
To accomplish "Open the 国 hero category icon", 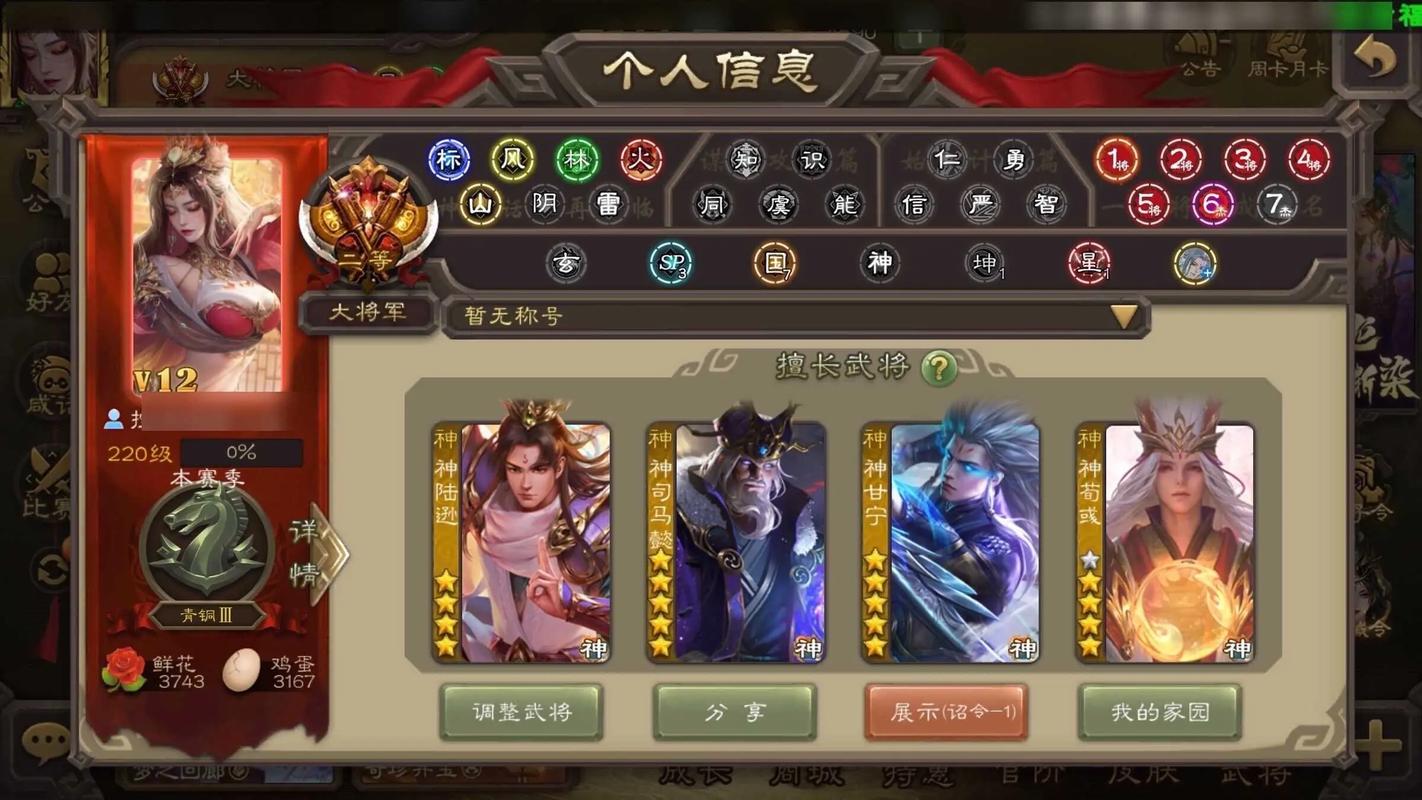I will 775,262.
